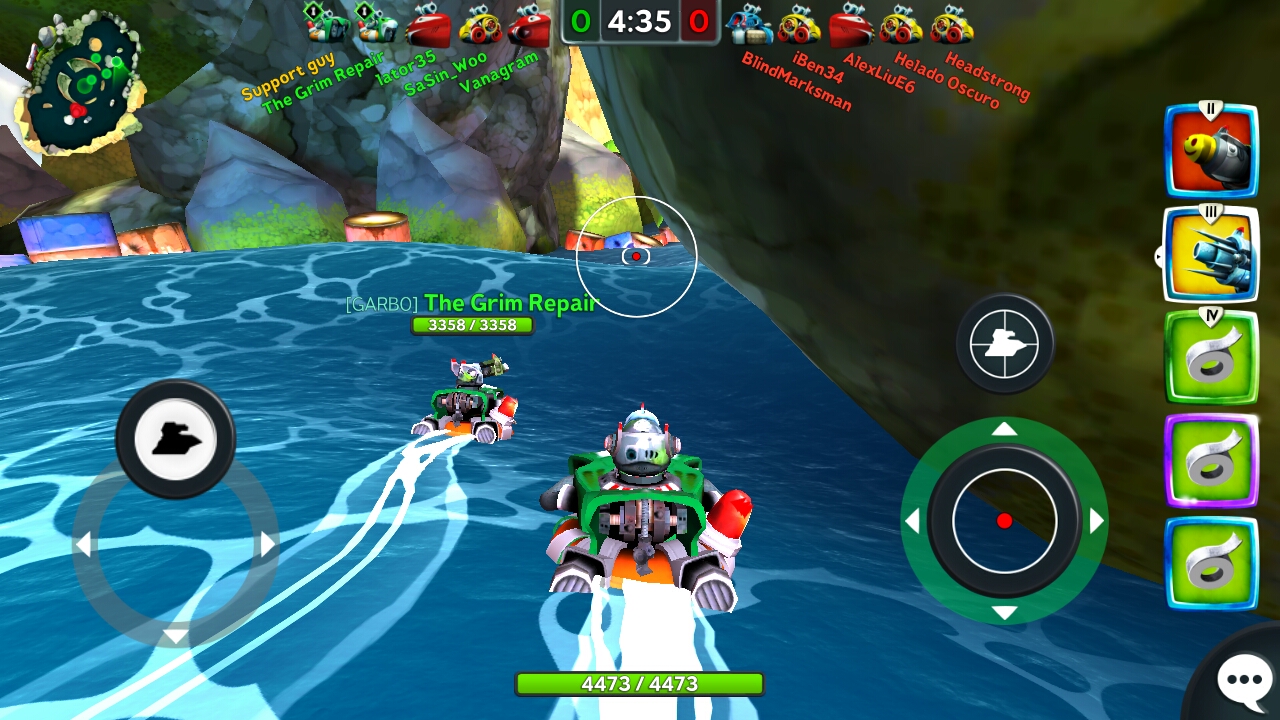Tap the left arrow on green aim ring
Viewport: 1280px width, 720px height.
pos(912,521)
